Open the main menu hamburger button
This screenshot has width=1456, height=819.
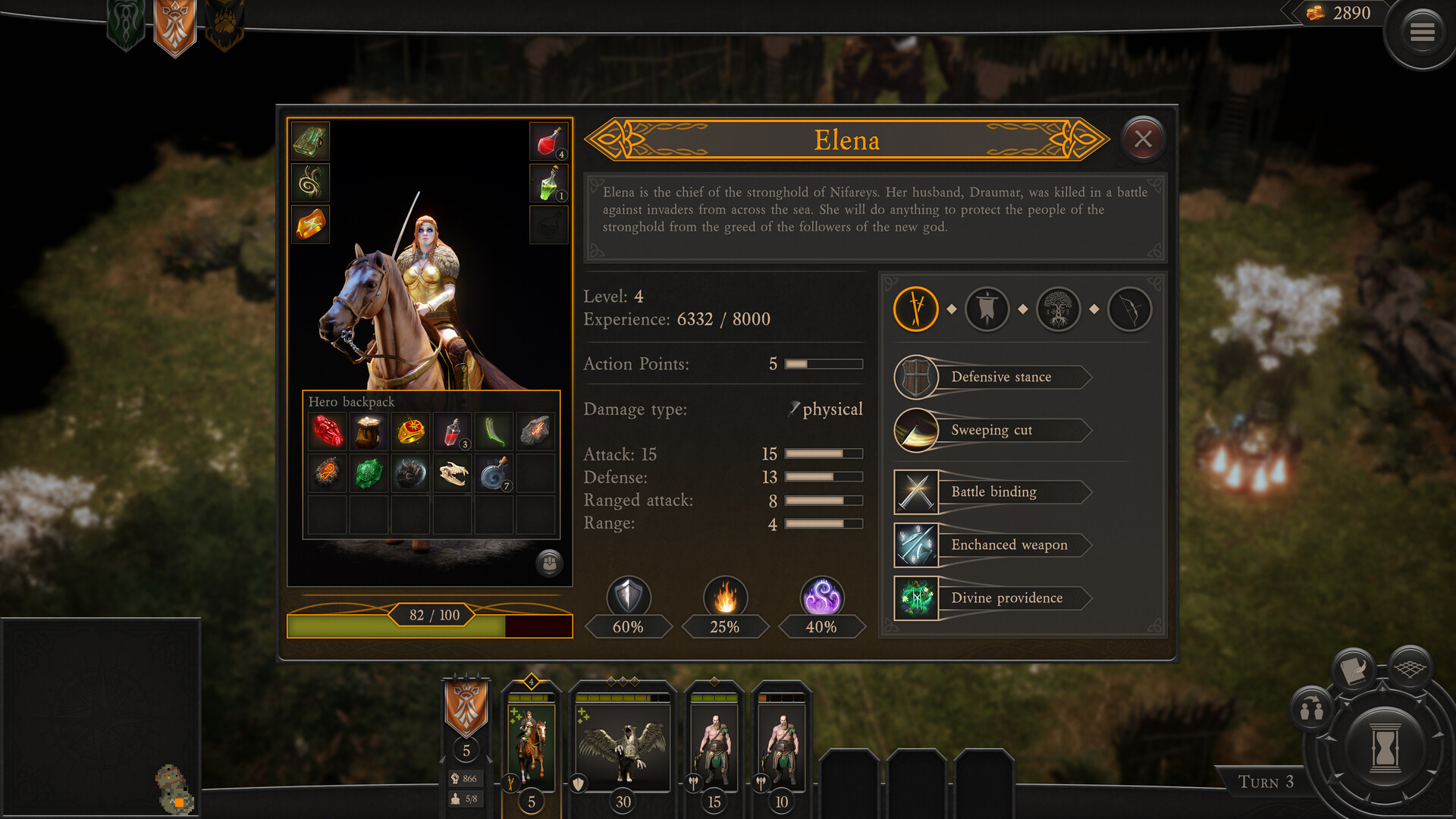pyautogui.click(x=1422, y=33)
